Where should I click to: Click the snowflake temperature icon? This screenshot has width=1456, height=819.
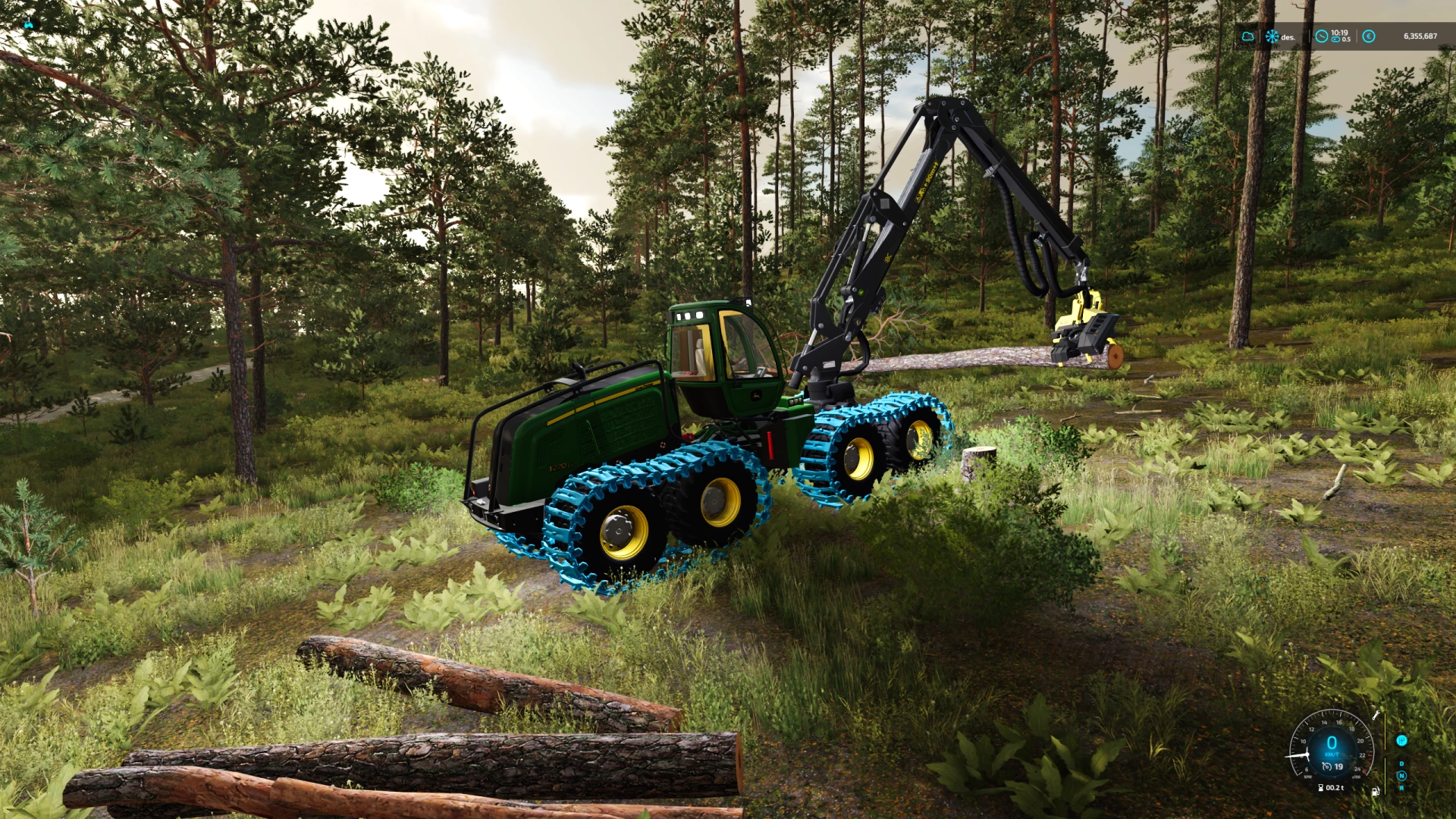[x=1272, y=36]
